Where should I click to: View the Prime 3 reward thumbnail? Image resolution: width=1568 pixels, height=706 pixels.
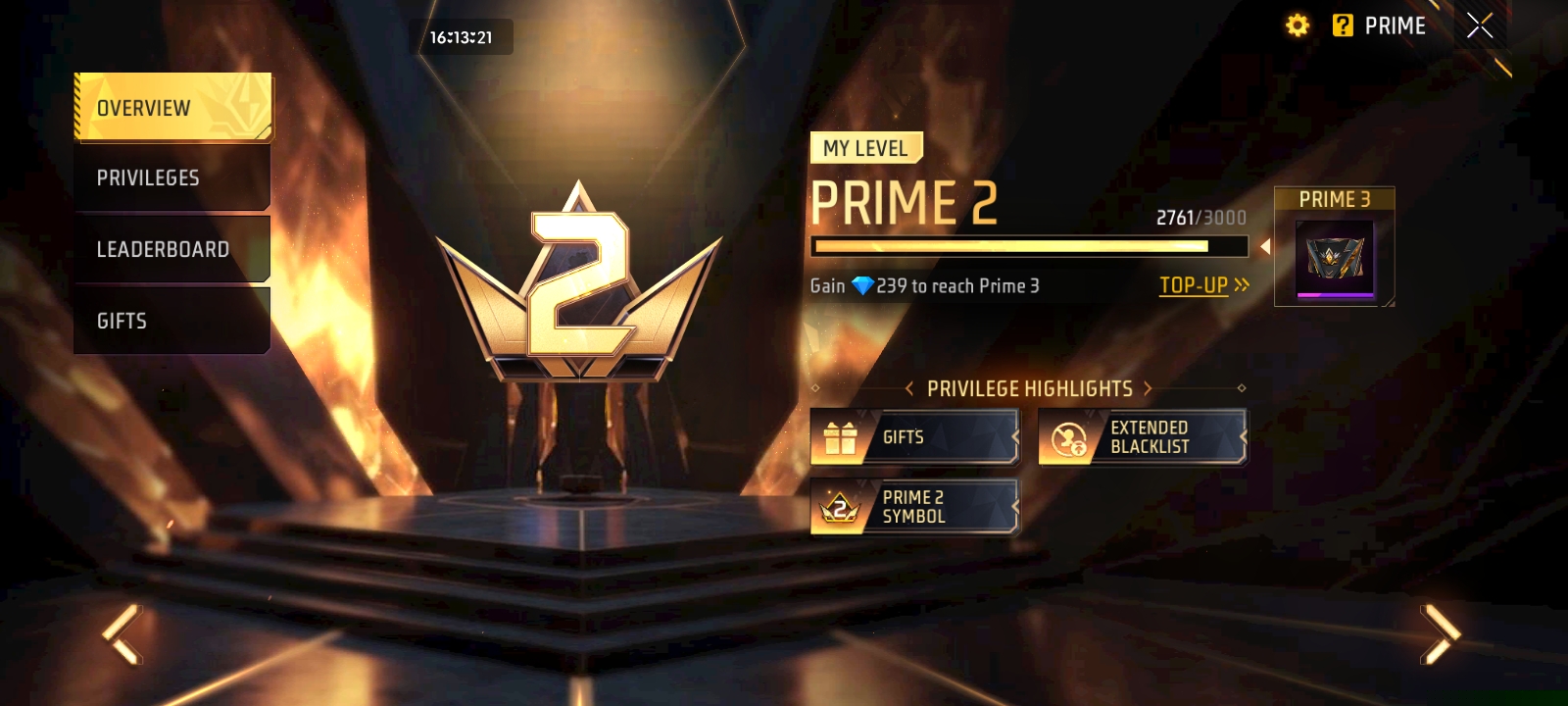click(1335, 260)
